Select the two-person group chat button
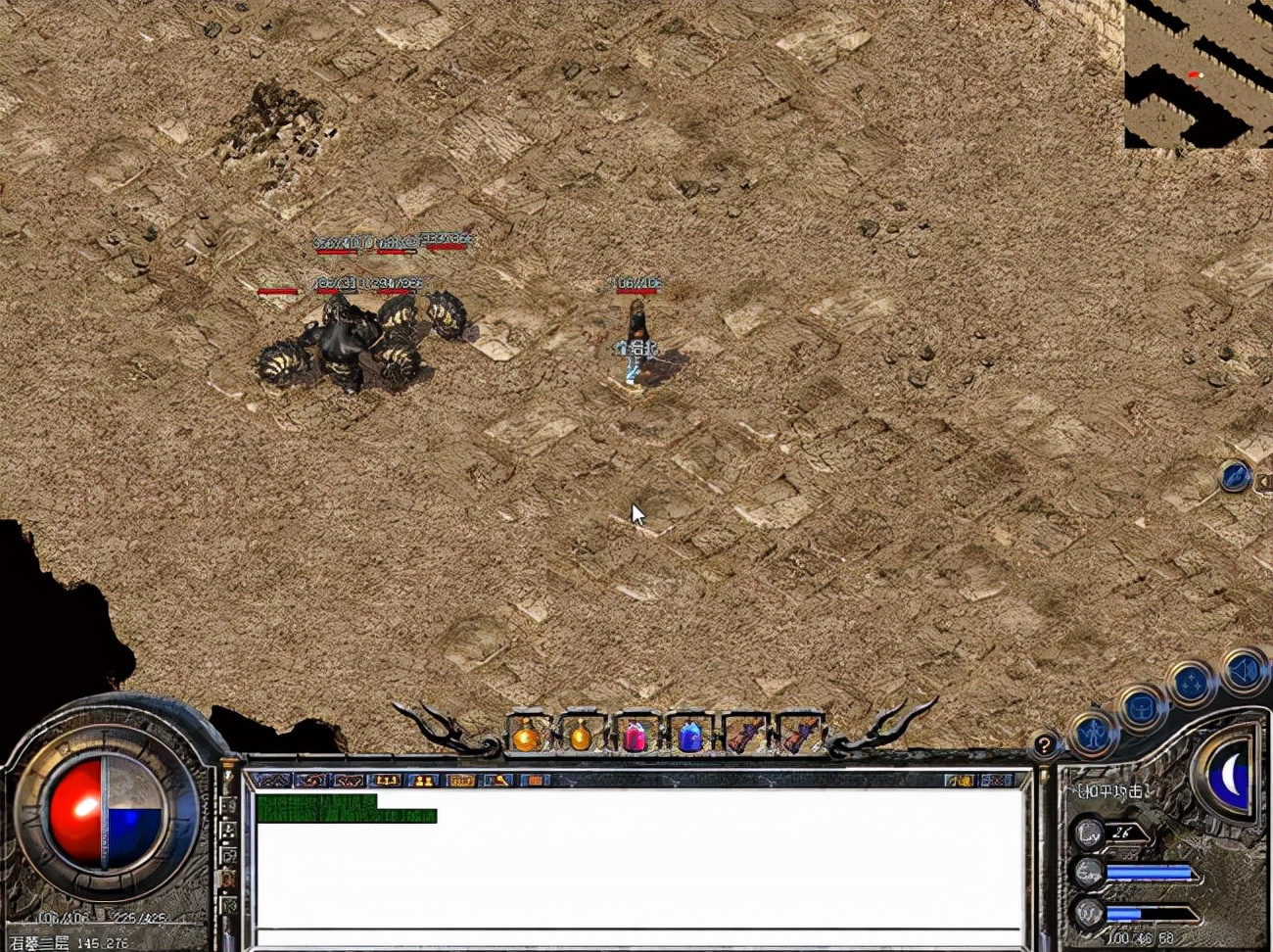 point(423,781)
